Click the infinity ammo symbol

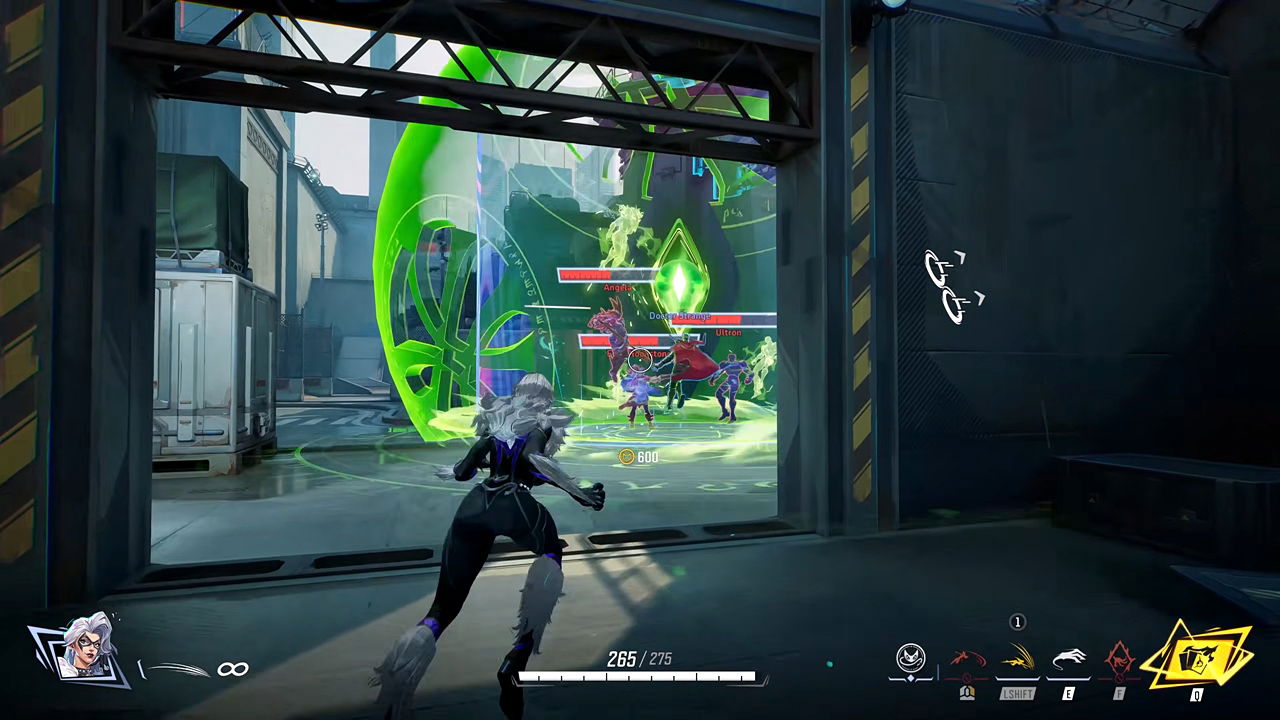click(x=234, y=668)
